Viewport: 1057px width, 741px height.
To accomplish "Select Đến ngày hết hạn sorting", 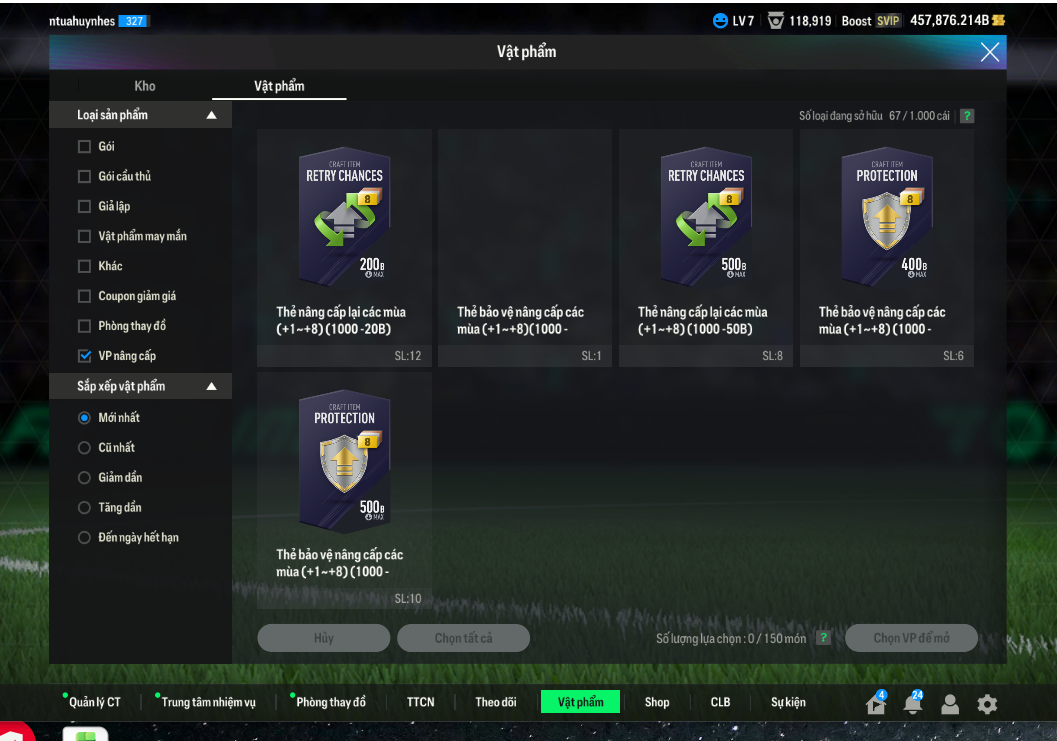I will coord(85,538).
